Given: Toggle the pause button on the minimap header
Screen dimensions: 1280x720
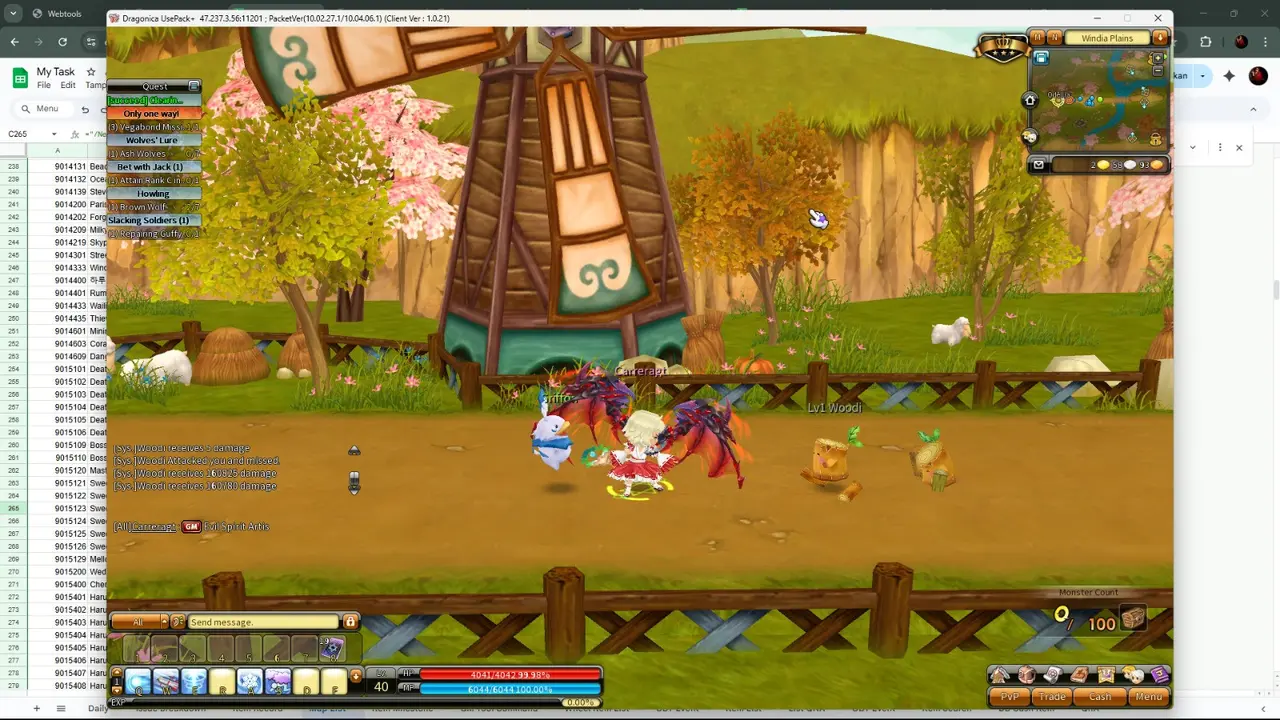Looking at the screenshot, I should coord(1039,38).
